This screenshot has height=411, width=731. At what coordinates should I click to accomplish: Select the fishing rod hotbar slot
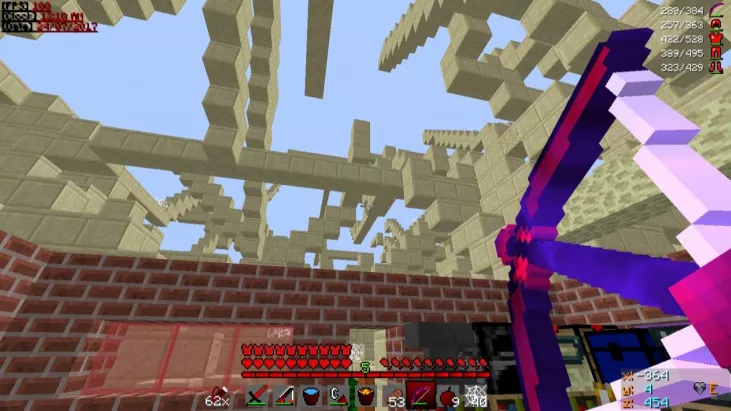284,397
